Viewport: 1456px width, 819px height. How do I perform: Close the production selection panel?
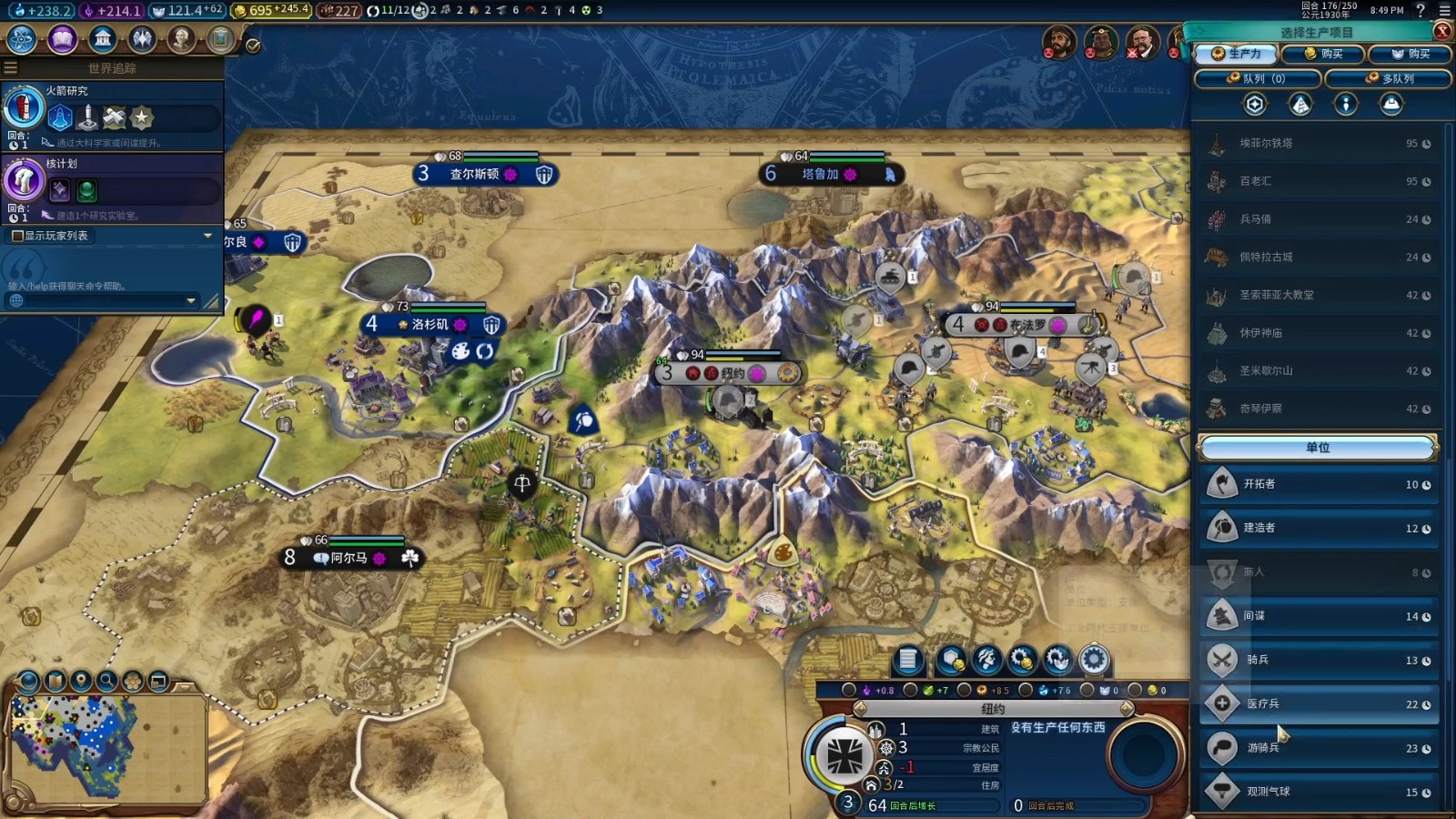click(x=1442, y=31)
